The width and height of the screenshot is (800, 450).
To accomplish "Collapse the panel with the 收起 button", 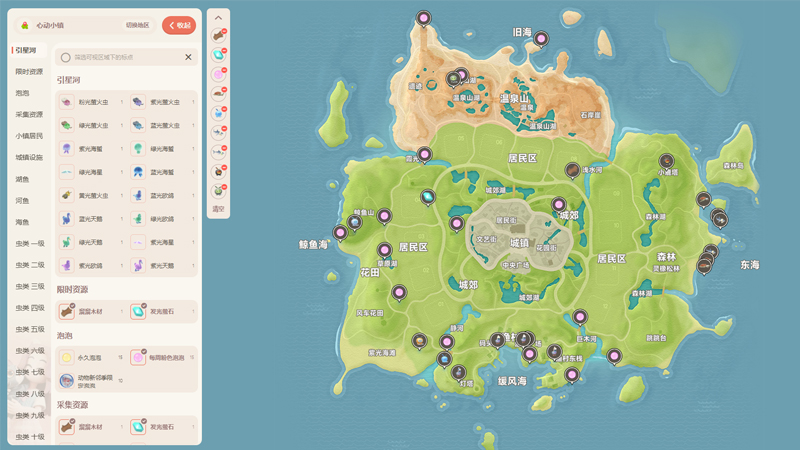I will [179, 25].
